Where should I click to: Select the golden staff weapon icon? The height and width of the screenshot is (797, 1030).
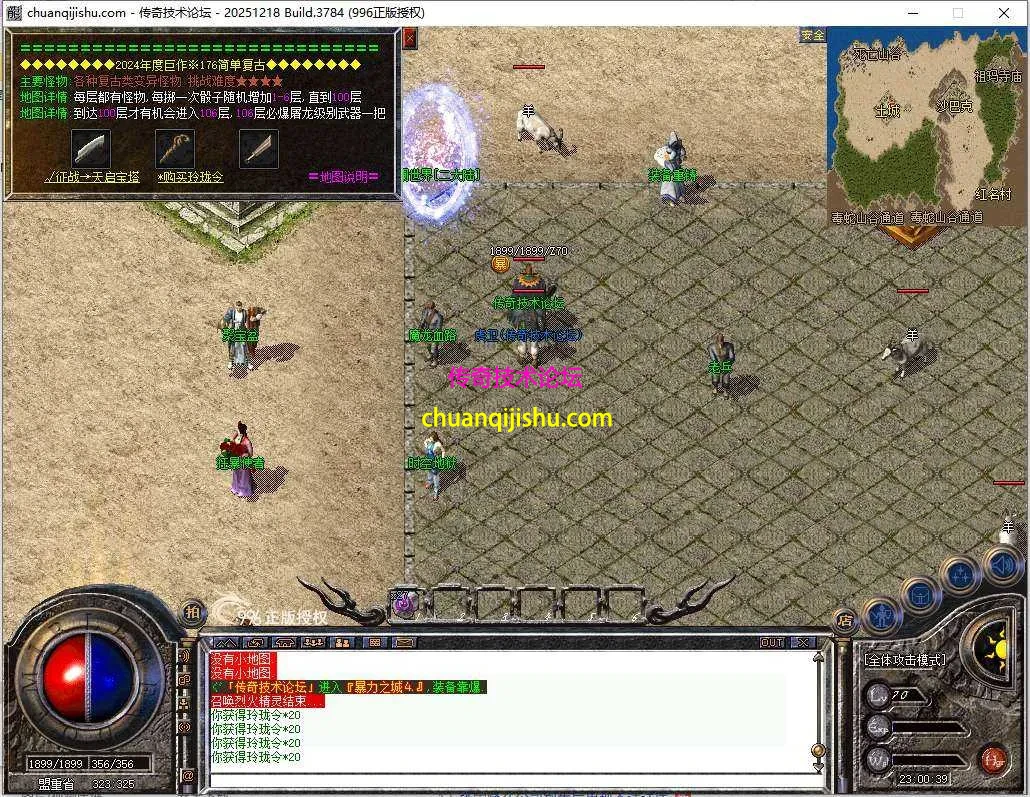click(x=175, y=148)
